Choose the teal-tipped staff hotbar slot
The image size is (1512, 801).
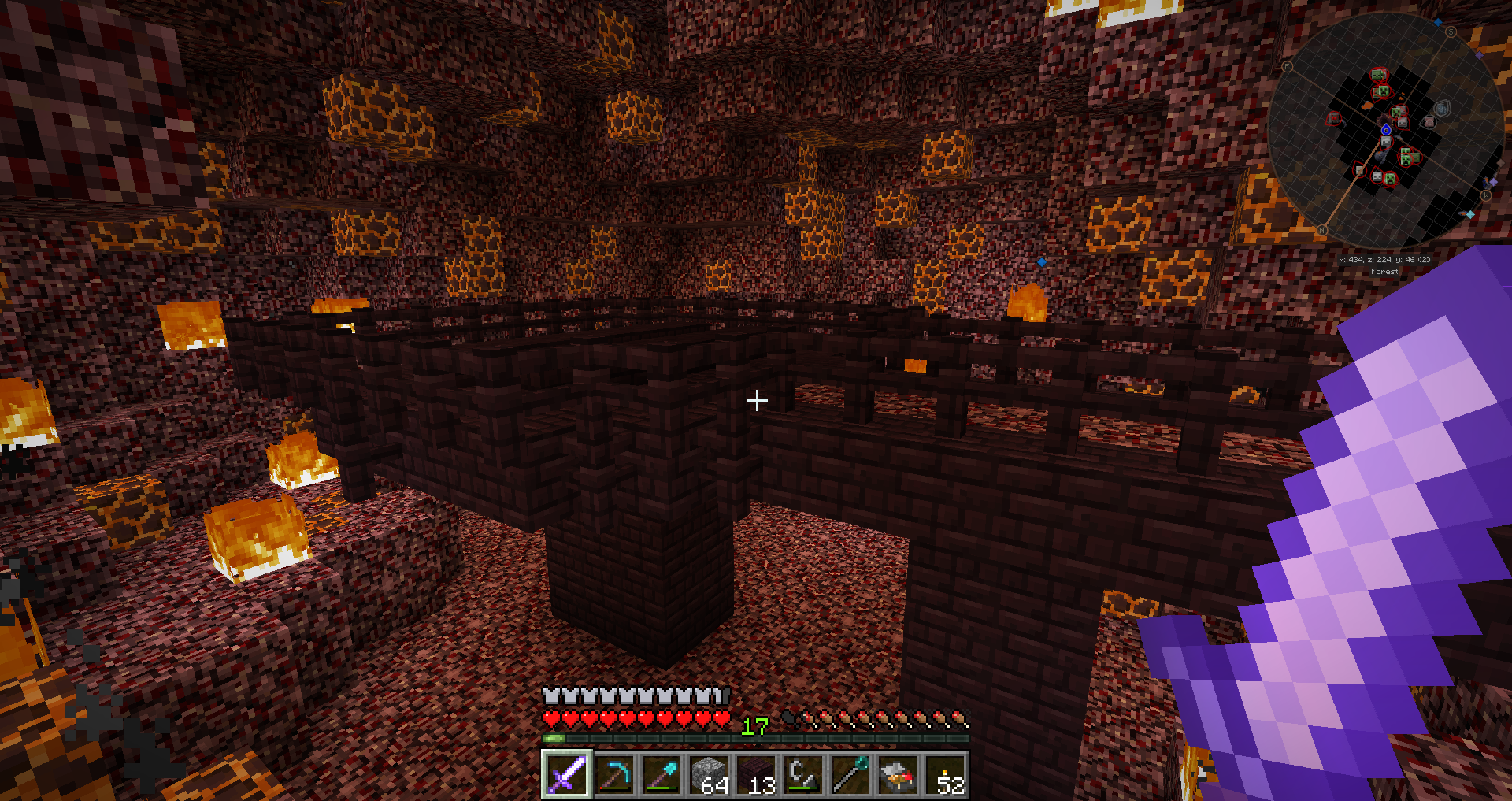(x=850, y=774)
